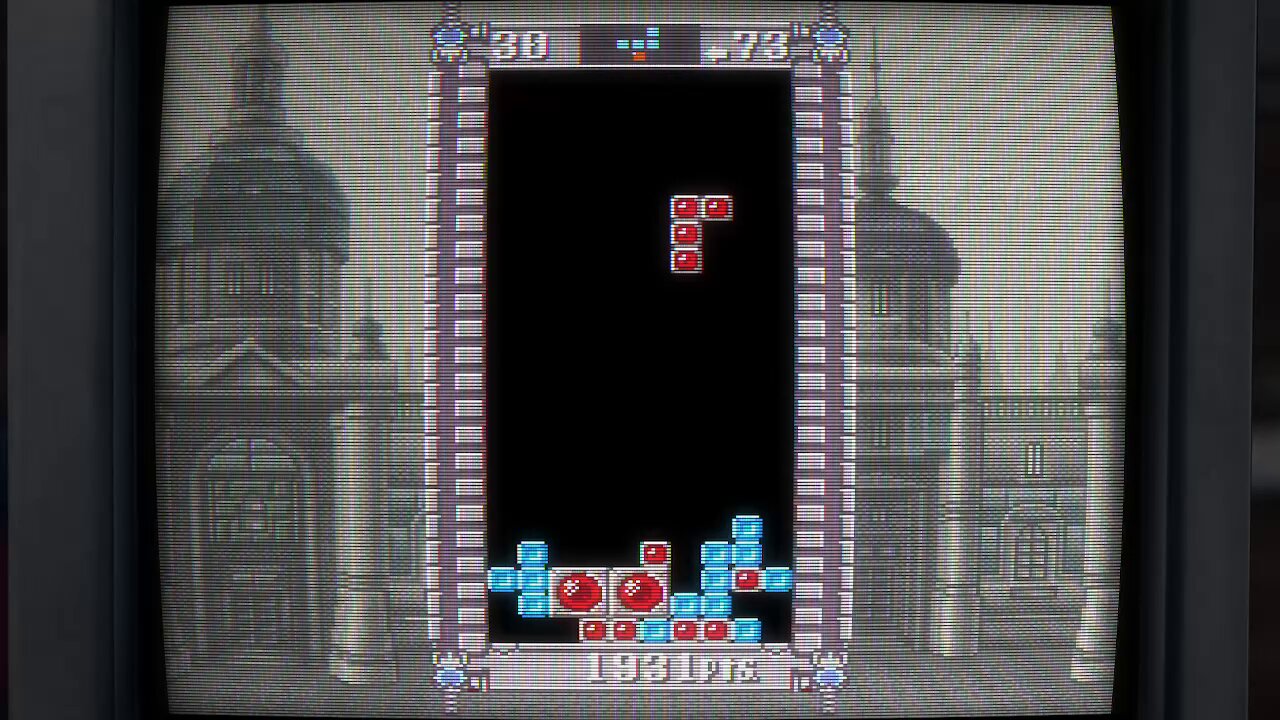Click the small blue block under the right stack

tap(748, 628)
